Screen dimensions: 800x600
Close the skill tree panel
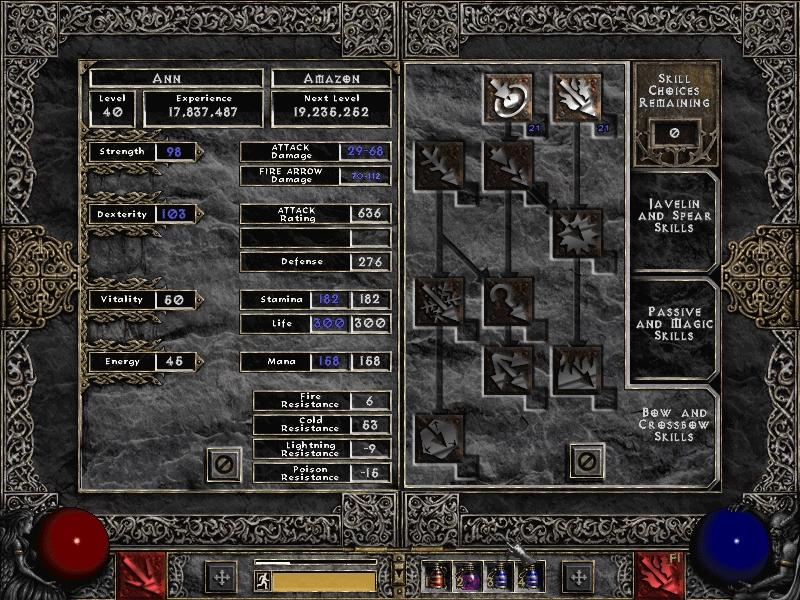pyautogui.click(x=587, y=461)
